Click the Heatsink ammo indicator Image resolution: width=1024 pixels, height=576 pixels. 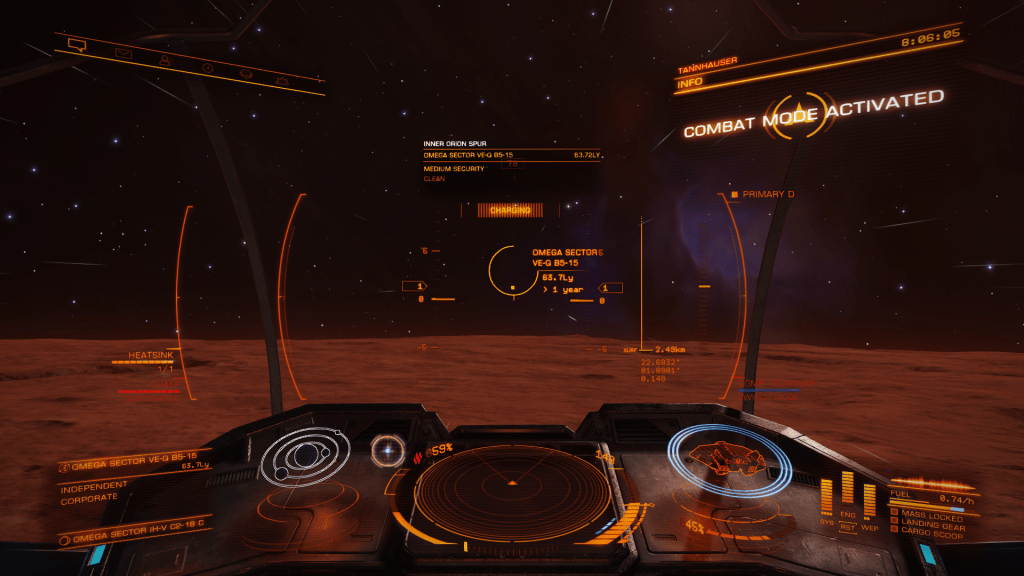[145, 362]
